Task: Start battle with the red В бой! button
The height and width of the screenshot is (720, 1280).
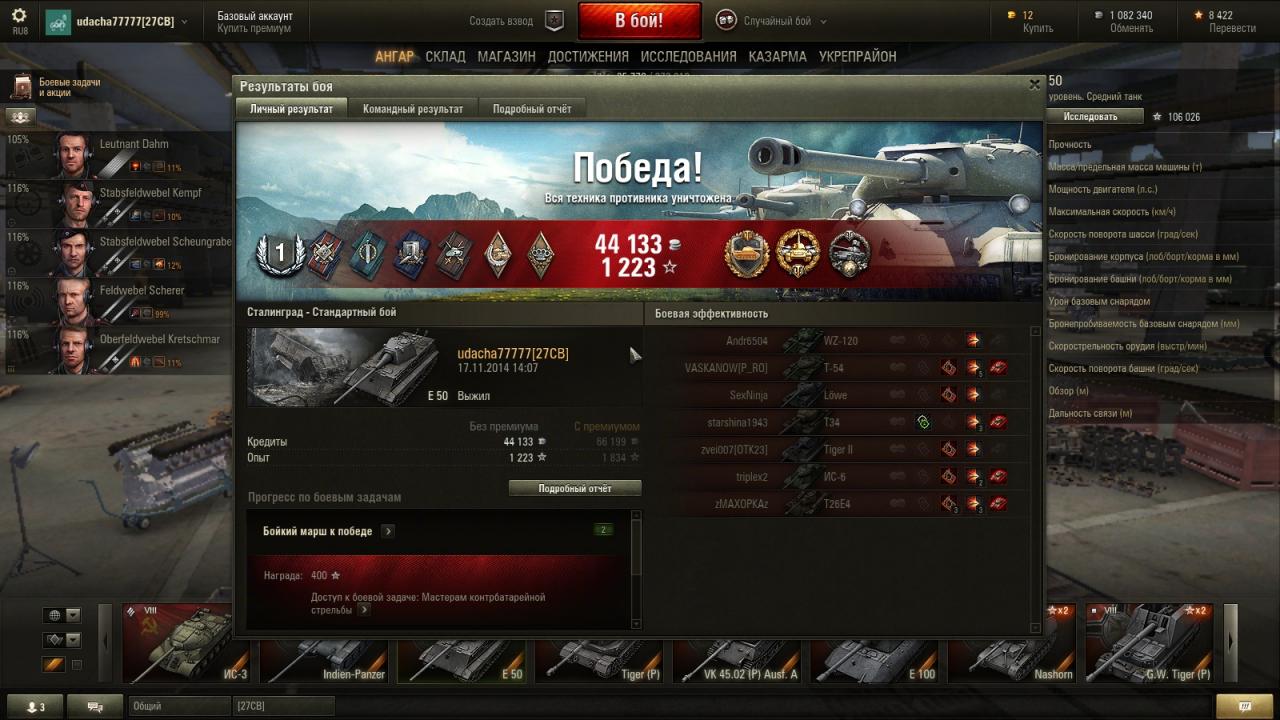Action: click(638, 20)
